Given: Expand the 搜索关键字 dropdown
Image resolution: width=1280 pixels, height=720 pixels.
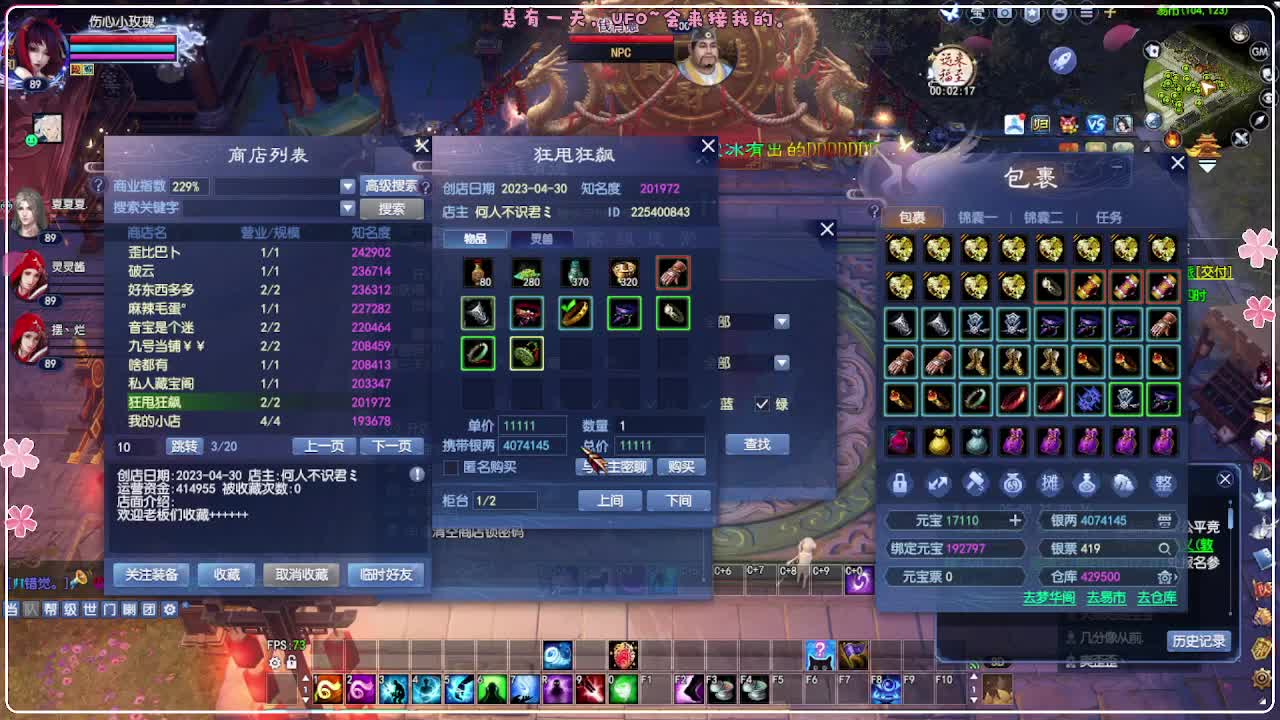Looking at the screenshot, I should tap(347, 208).
